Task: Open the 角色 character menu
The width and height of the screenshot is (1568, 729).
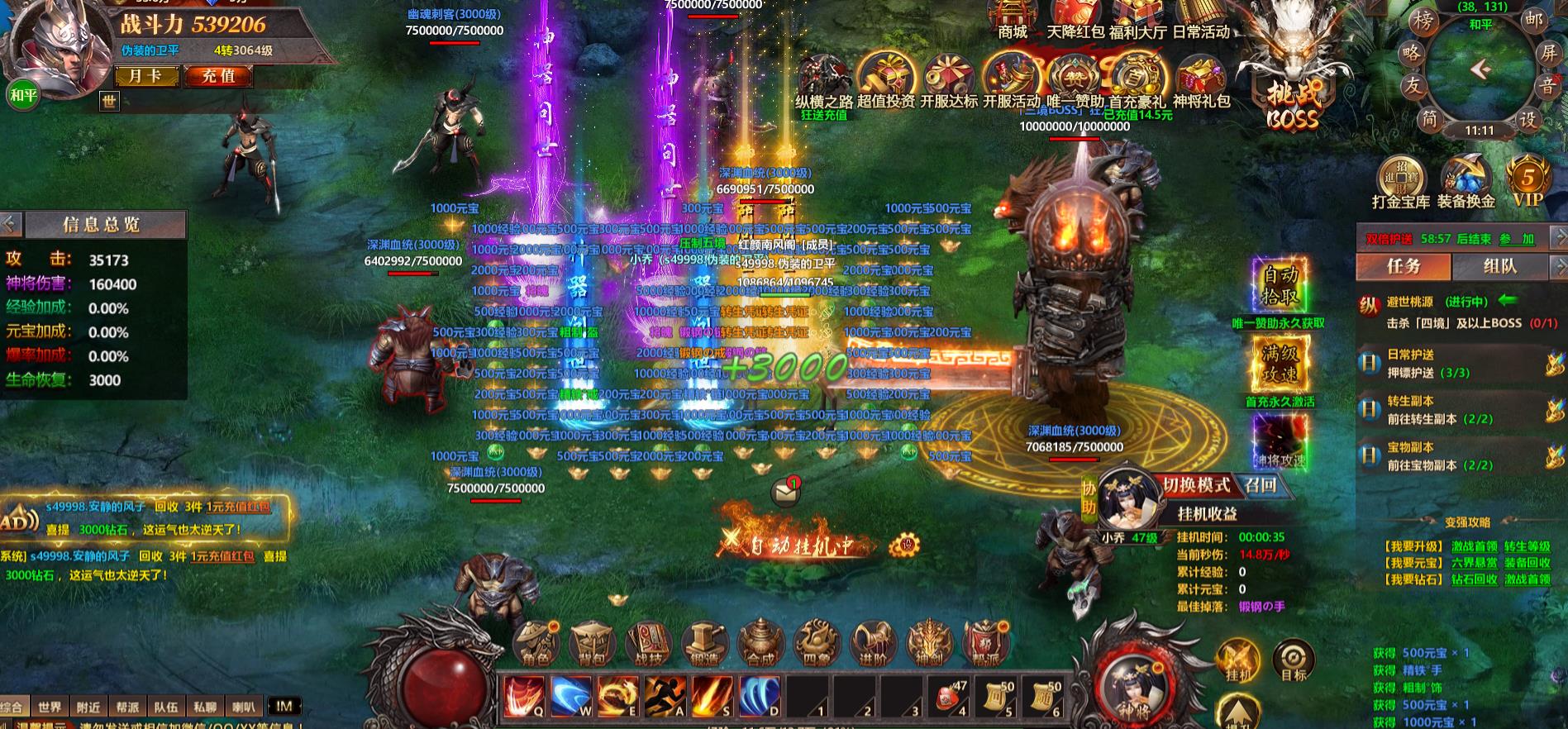Action: coord(537,643)
